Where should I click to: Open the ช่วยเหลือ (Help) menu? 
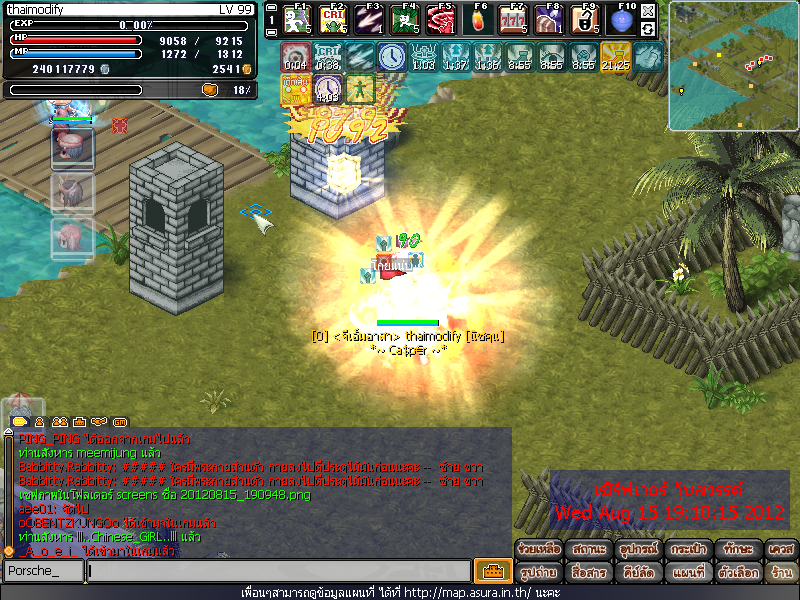coord(540,549)
